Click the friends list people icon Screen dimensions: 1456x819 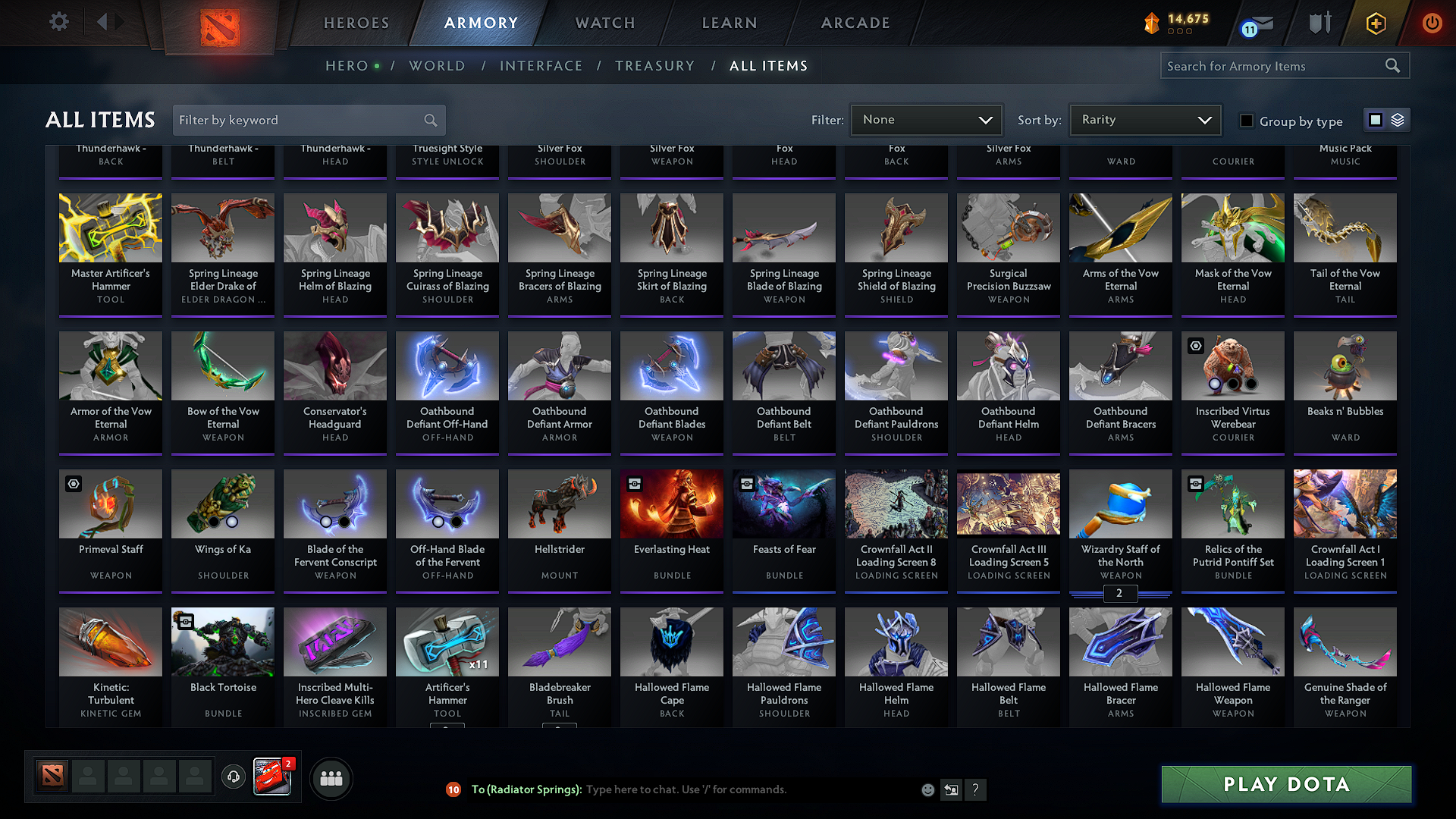pos(330,778)
